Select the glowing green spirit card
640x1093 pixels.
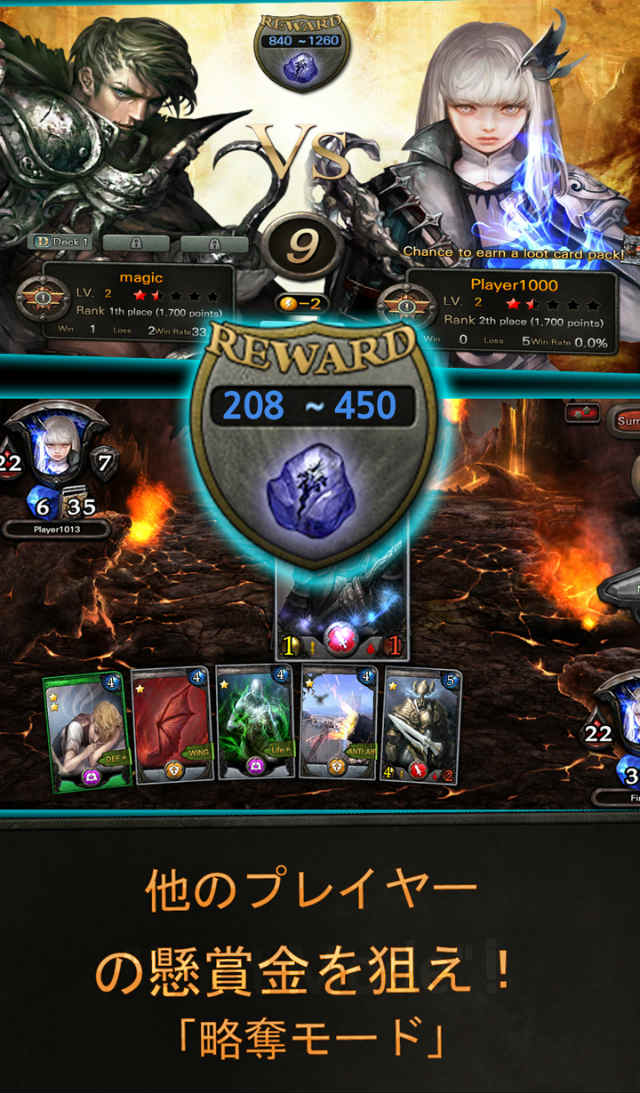click(x=254, y=723)
